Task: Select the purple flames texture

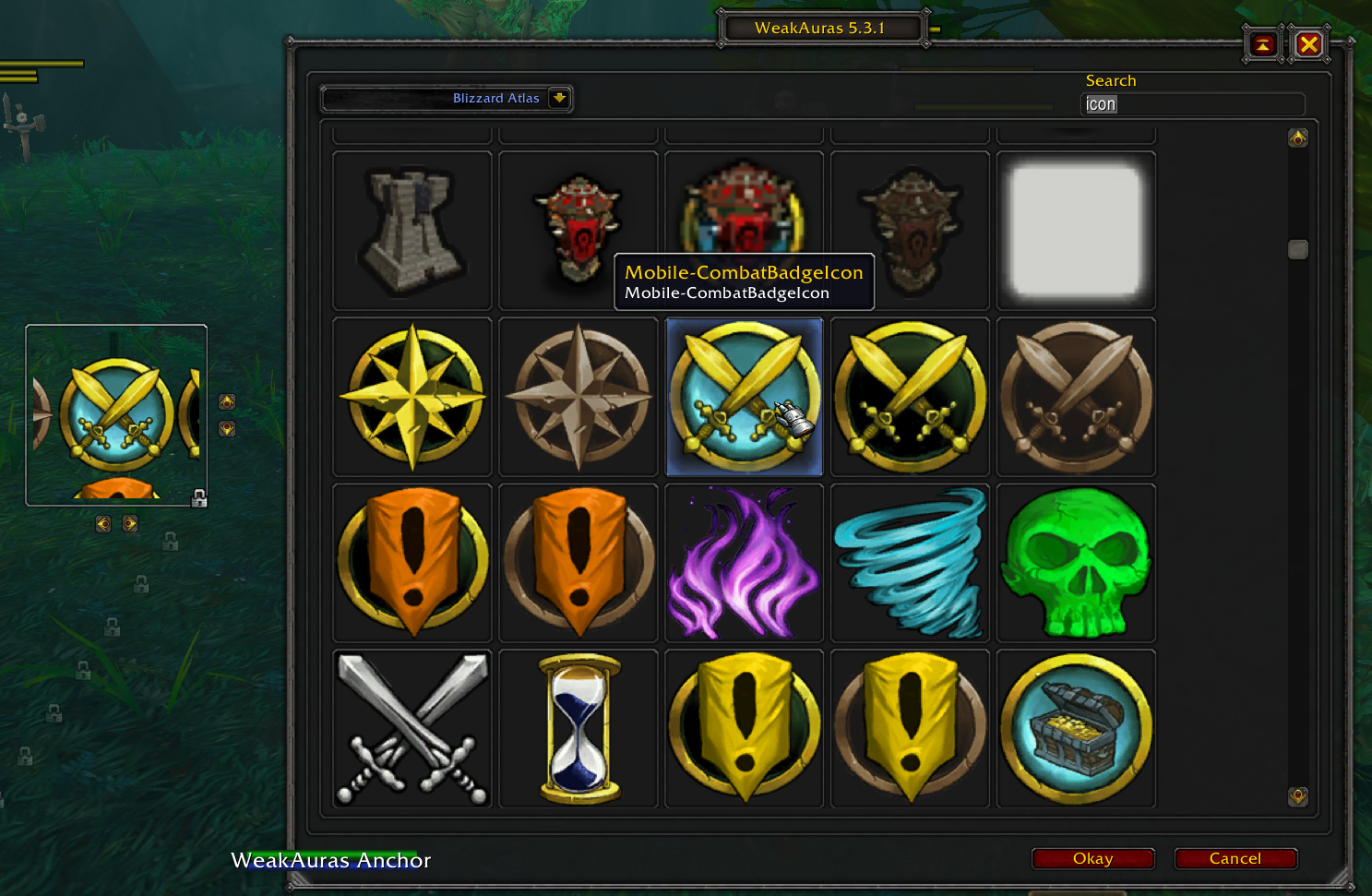Action: 744,563
